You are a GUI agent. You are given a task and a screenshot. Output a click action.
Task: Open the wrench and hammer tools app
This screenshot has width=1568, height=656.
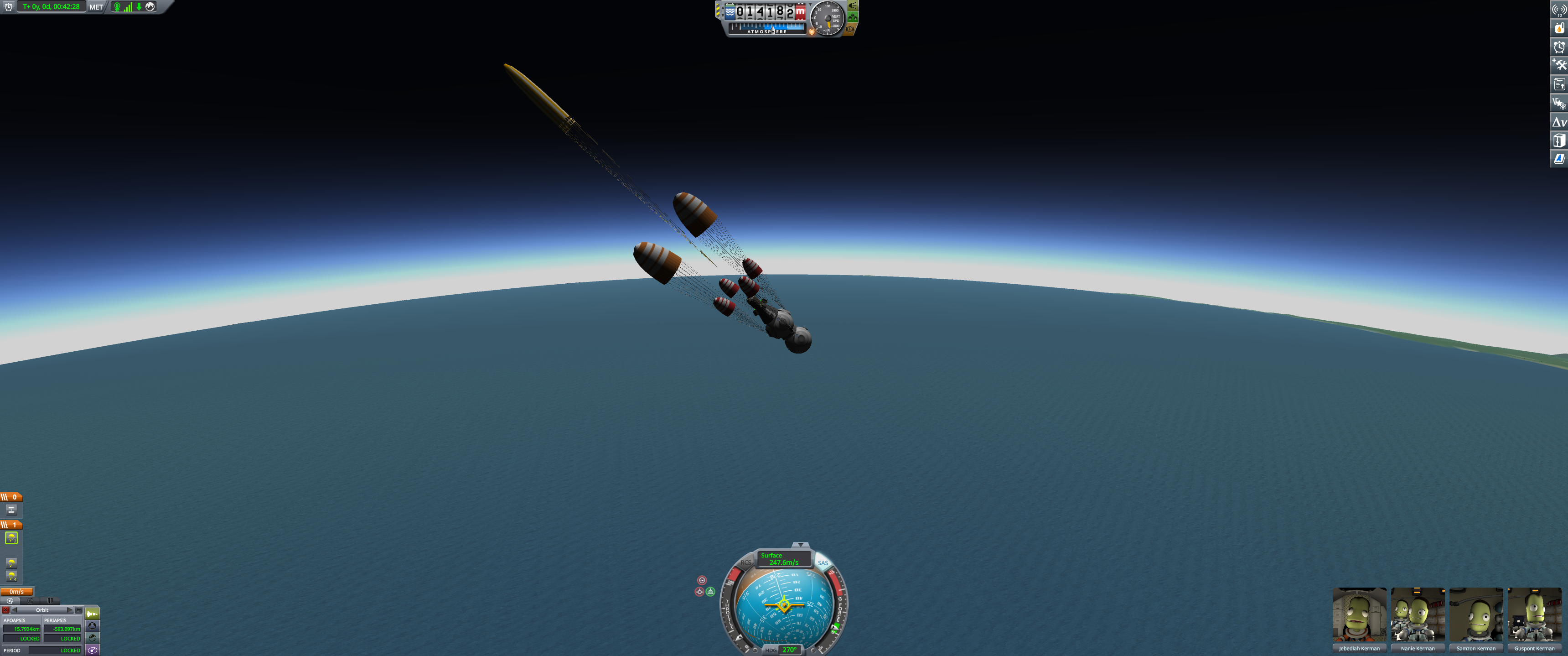[x=1559, y=65]
